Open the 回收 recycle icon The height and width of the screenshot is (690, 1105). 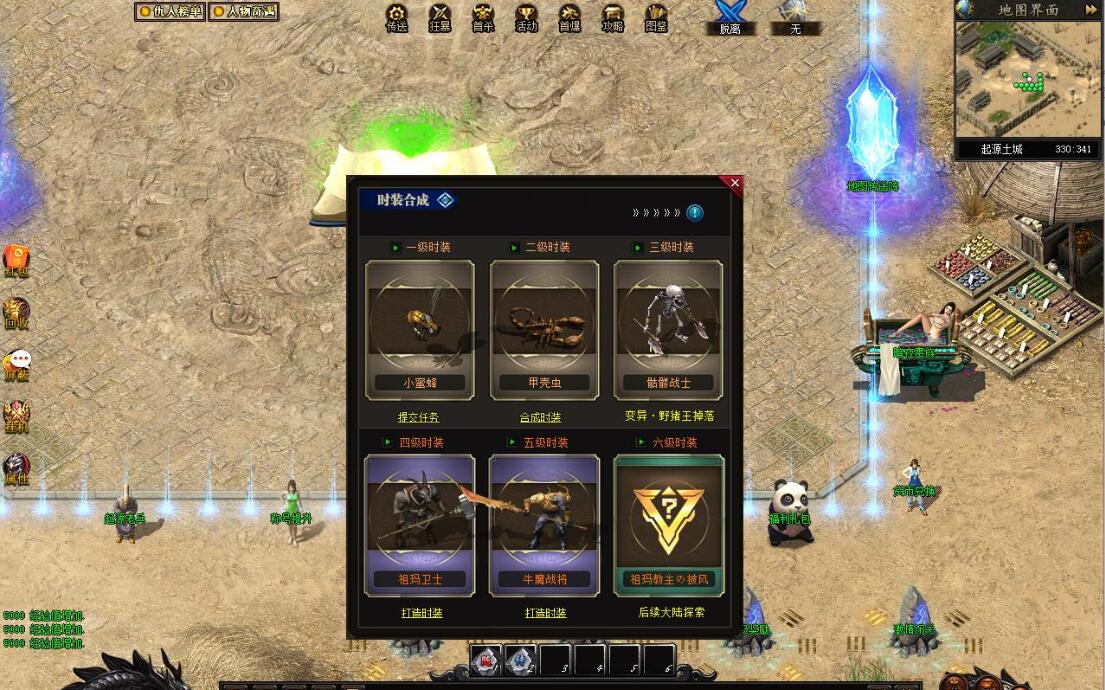(x=16, y=312)
